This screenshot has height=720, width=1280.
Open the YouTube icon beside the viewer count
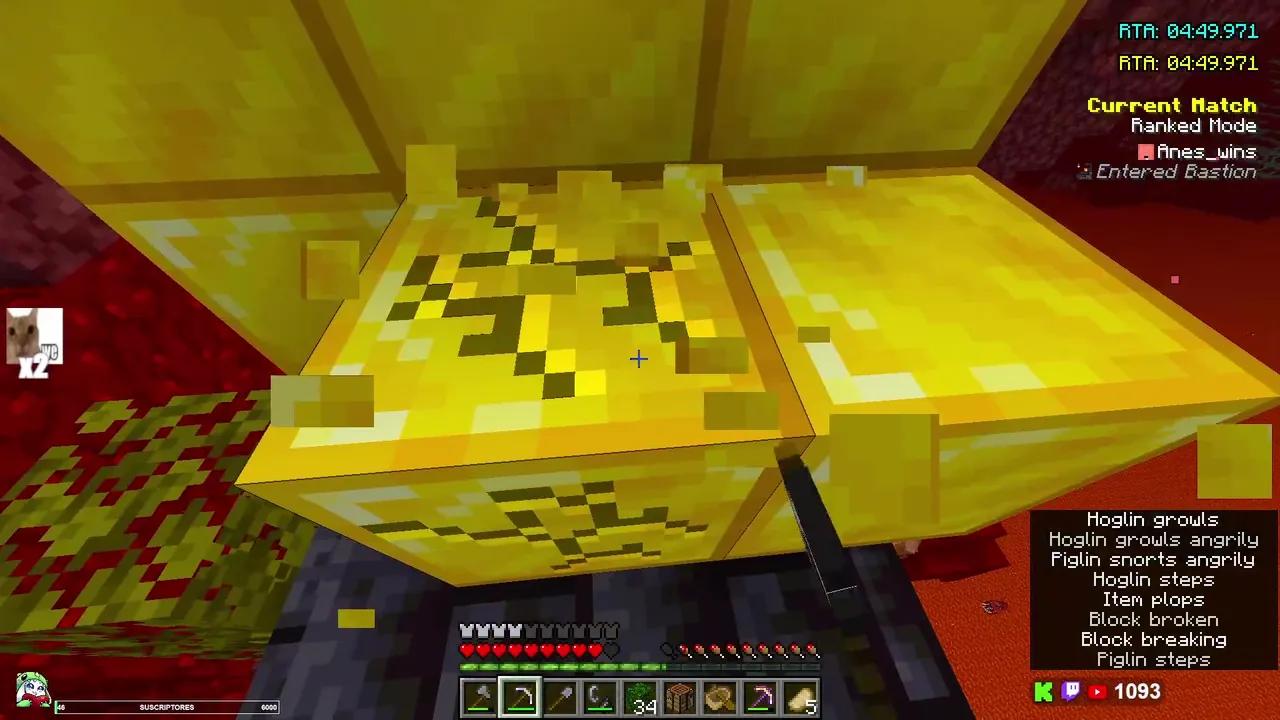pos(1097,691)
